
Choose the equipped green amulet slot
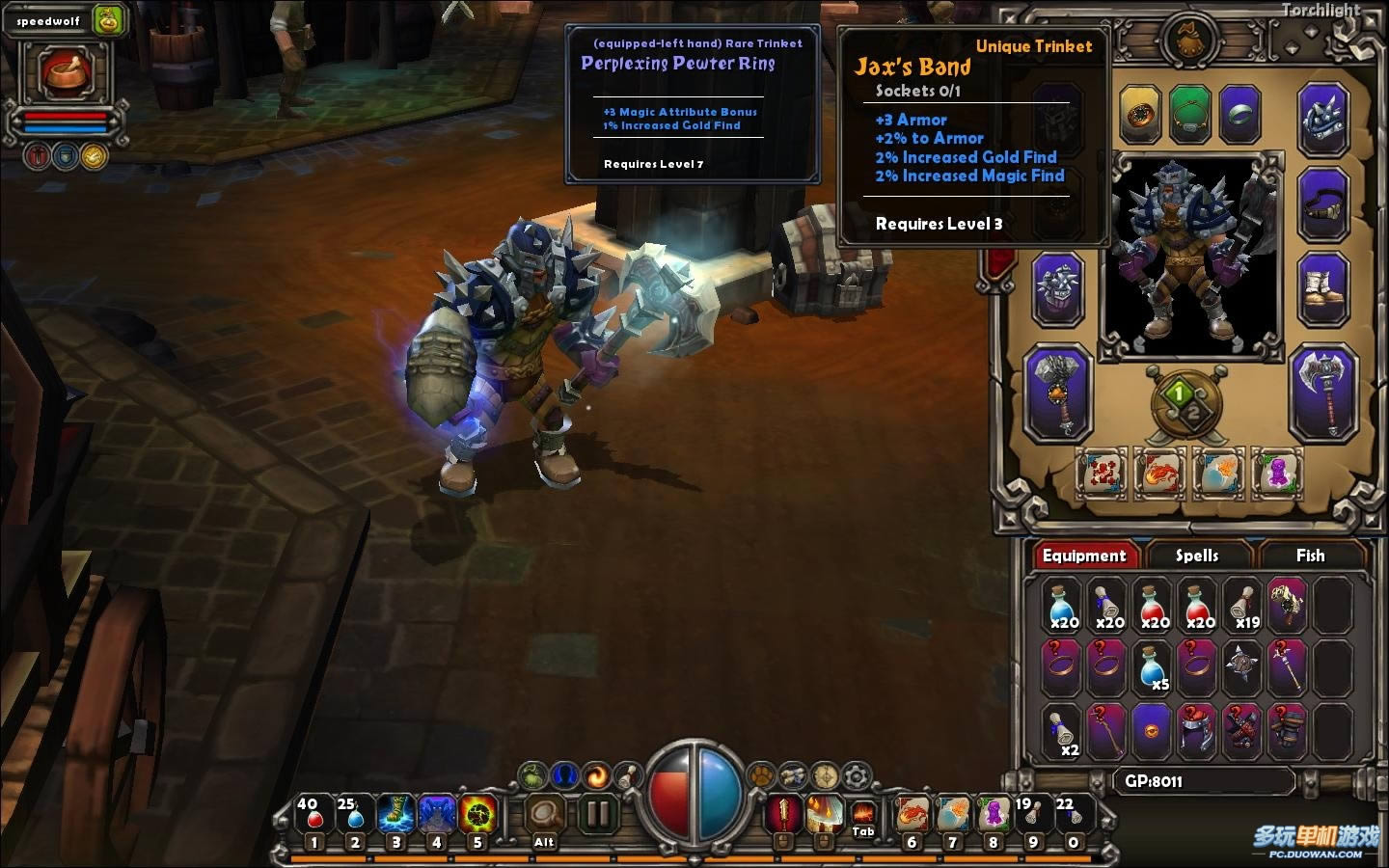1190,115
